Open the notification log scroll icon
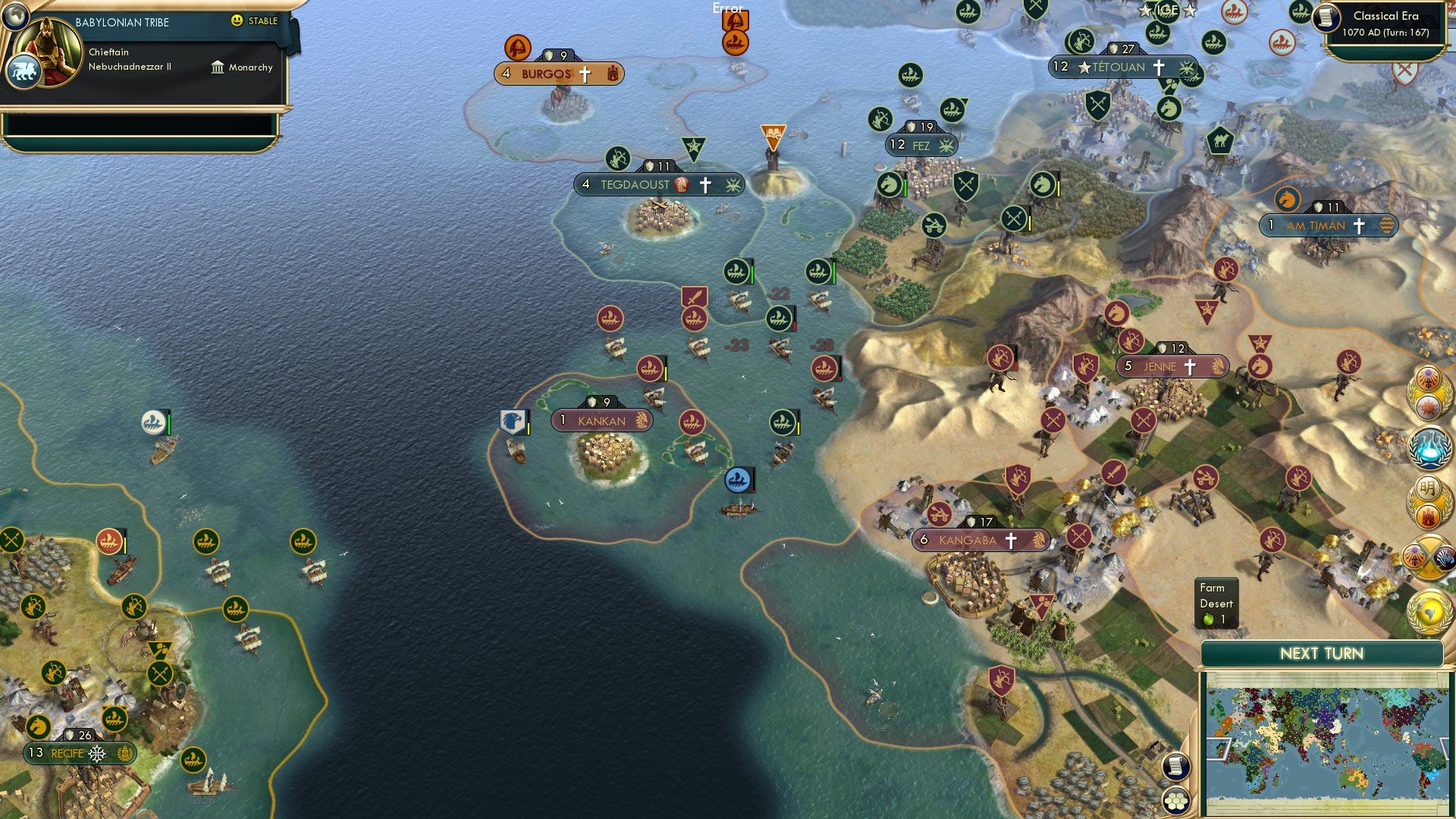Screen dimensions: 1456x819 click(1176, 766)
